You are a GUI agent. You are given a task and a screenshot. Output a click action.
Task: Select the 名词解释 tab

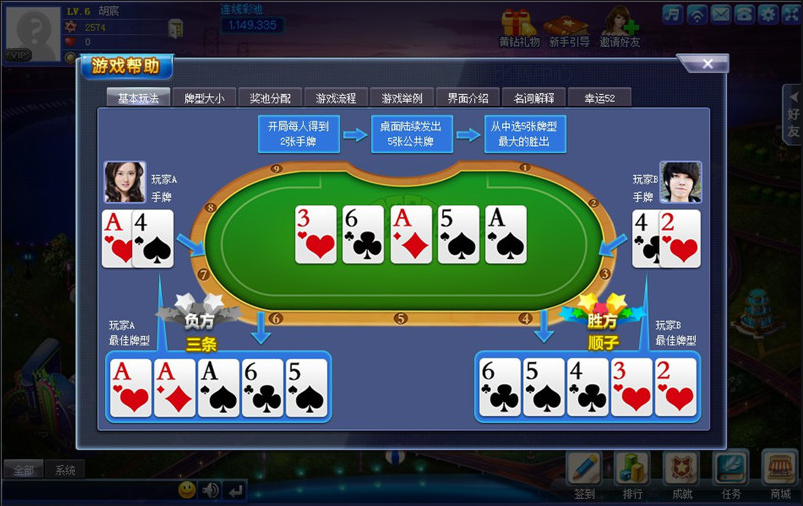tap(534, 98)
